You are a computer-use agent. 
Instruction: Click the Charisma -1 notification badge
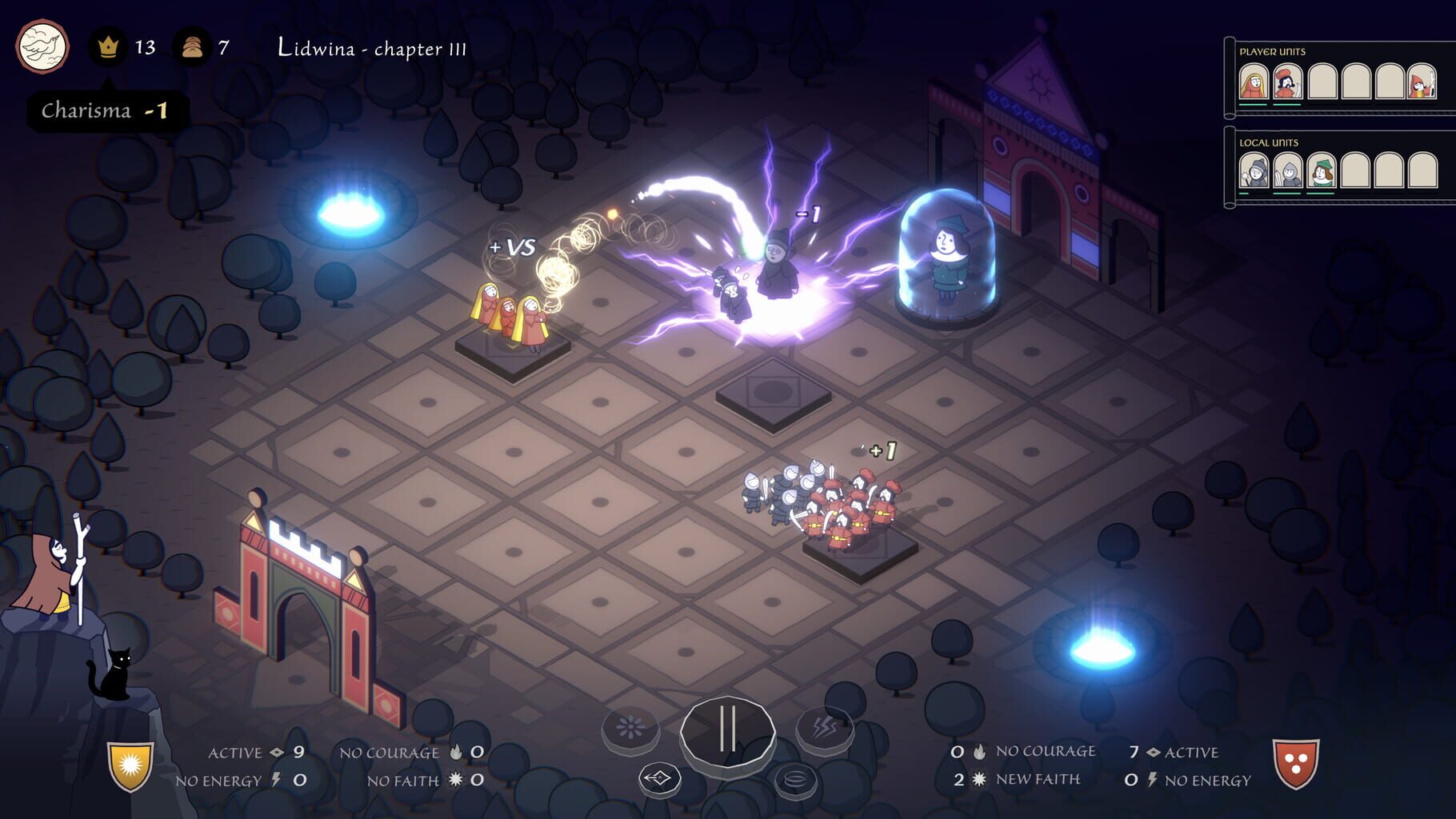[x=105, y=110]
